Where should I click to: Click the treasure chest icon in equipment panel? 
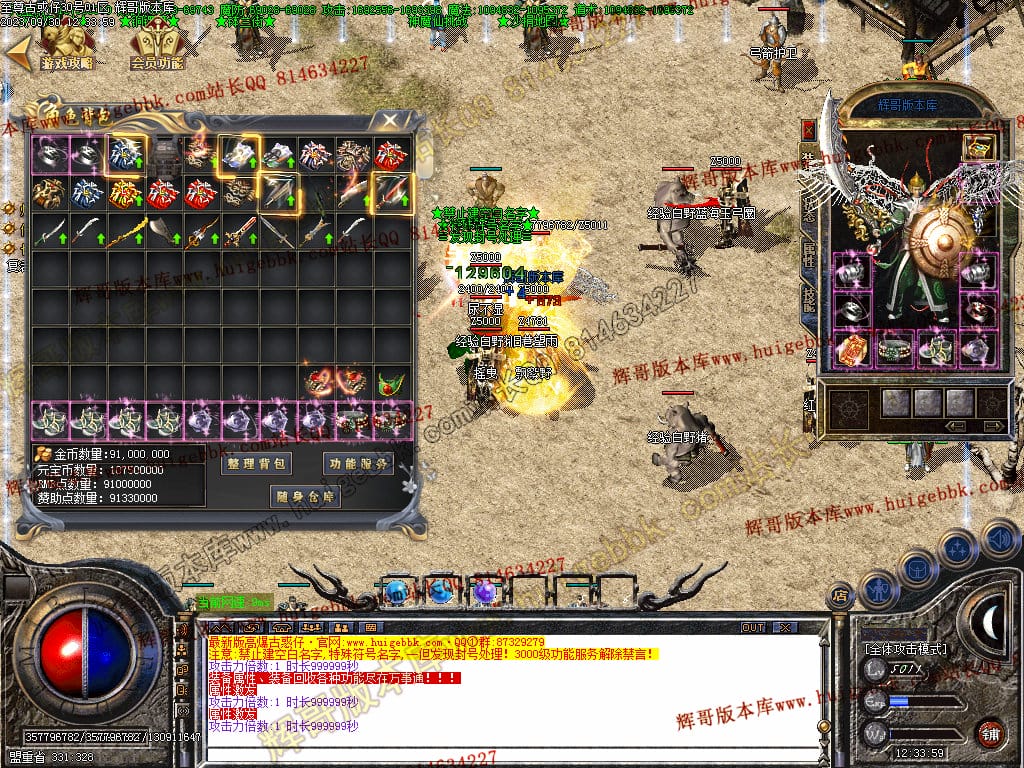(x=976, y=147)
